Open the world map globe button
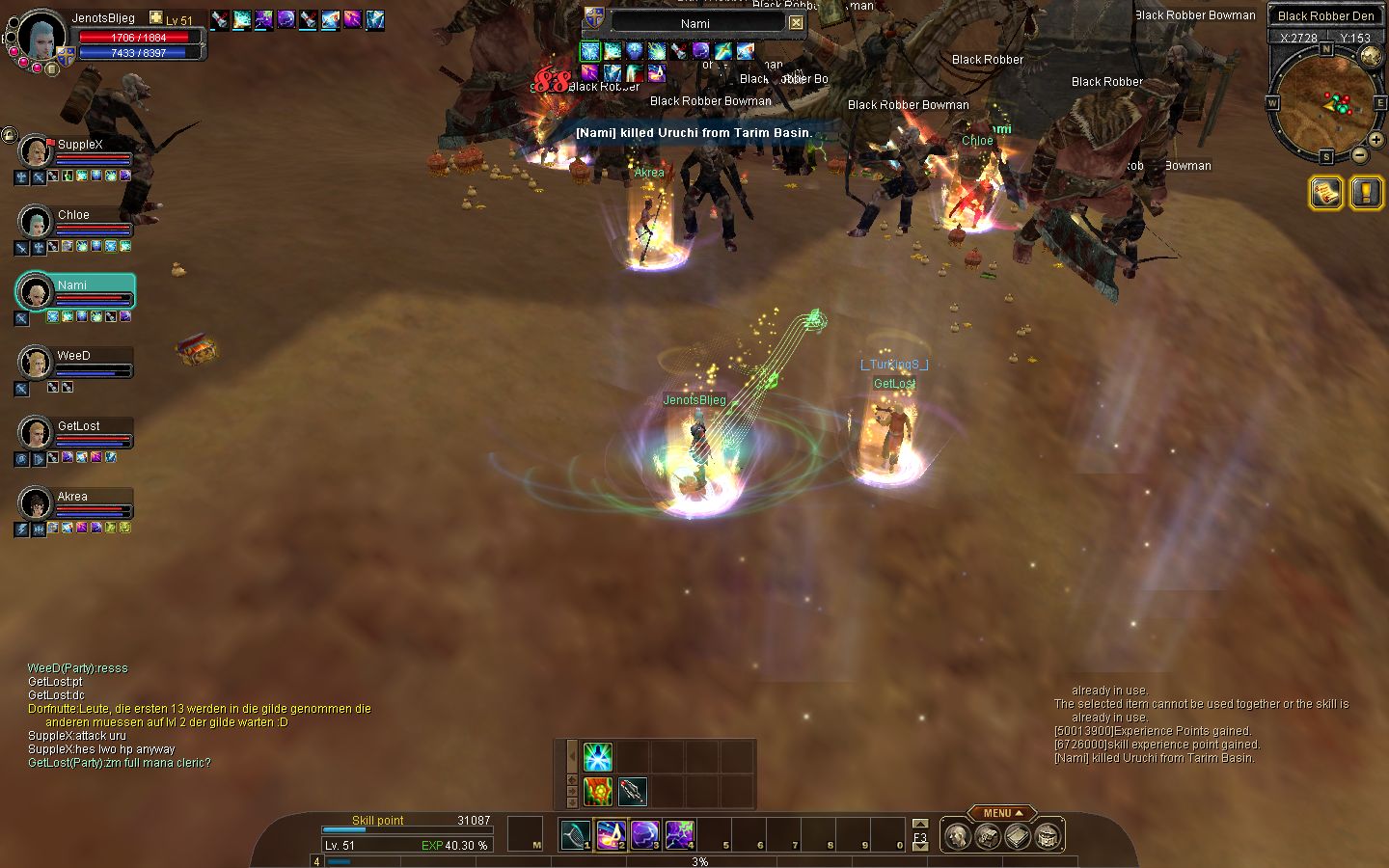 (x=1369, y=57)
